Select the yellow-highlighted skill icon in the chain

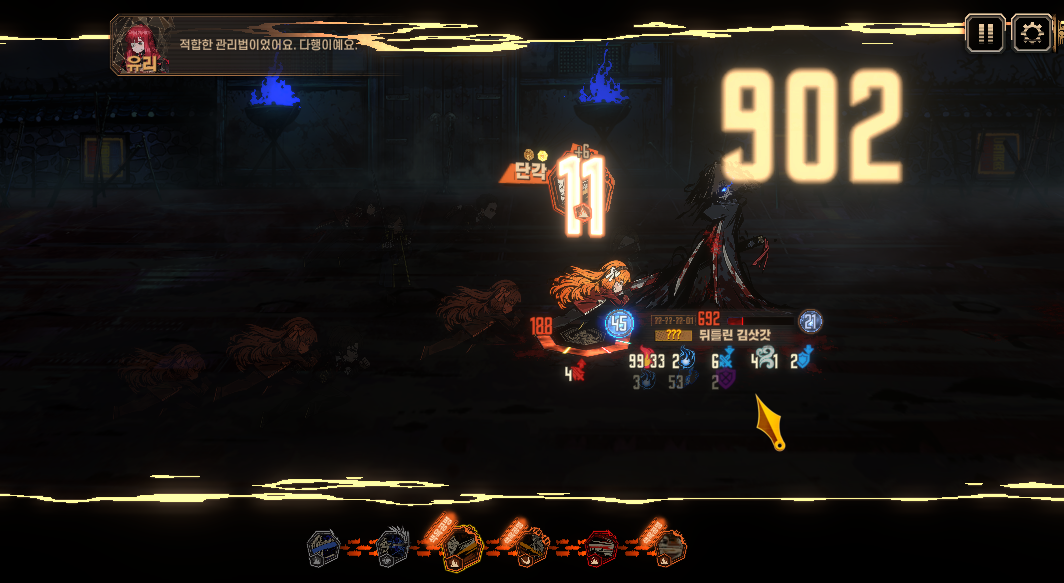click(x=463, y=548)
